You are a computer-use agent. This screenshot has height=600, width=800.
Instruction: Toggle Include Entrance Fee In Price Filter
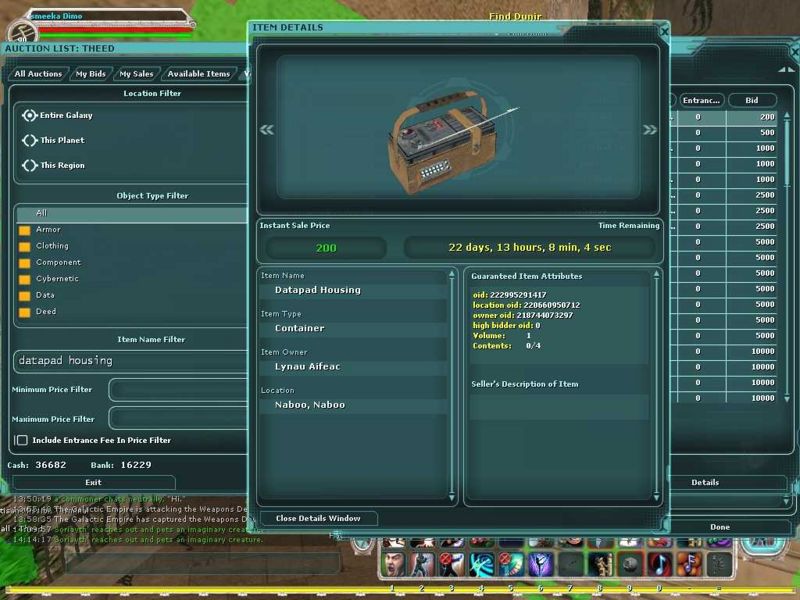[22, 440]
